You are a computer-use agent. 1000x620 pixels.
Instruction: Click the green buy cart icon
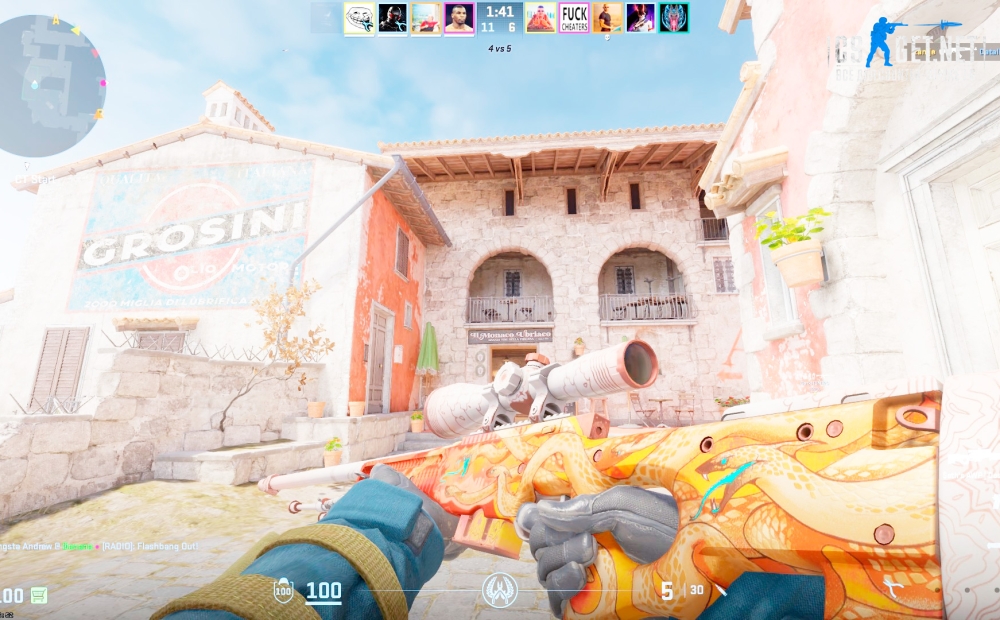coord(38,596)
